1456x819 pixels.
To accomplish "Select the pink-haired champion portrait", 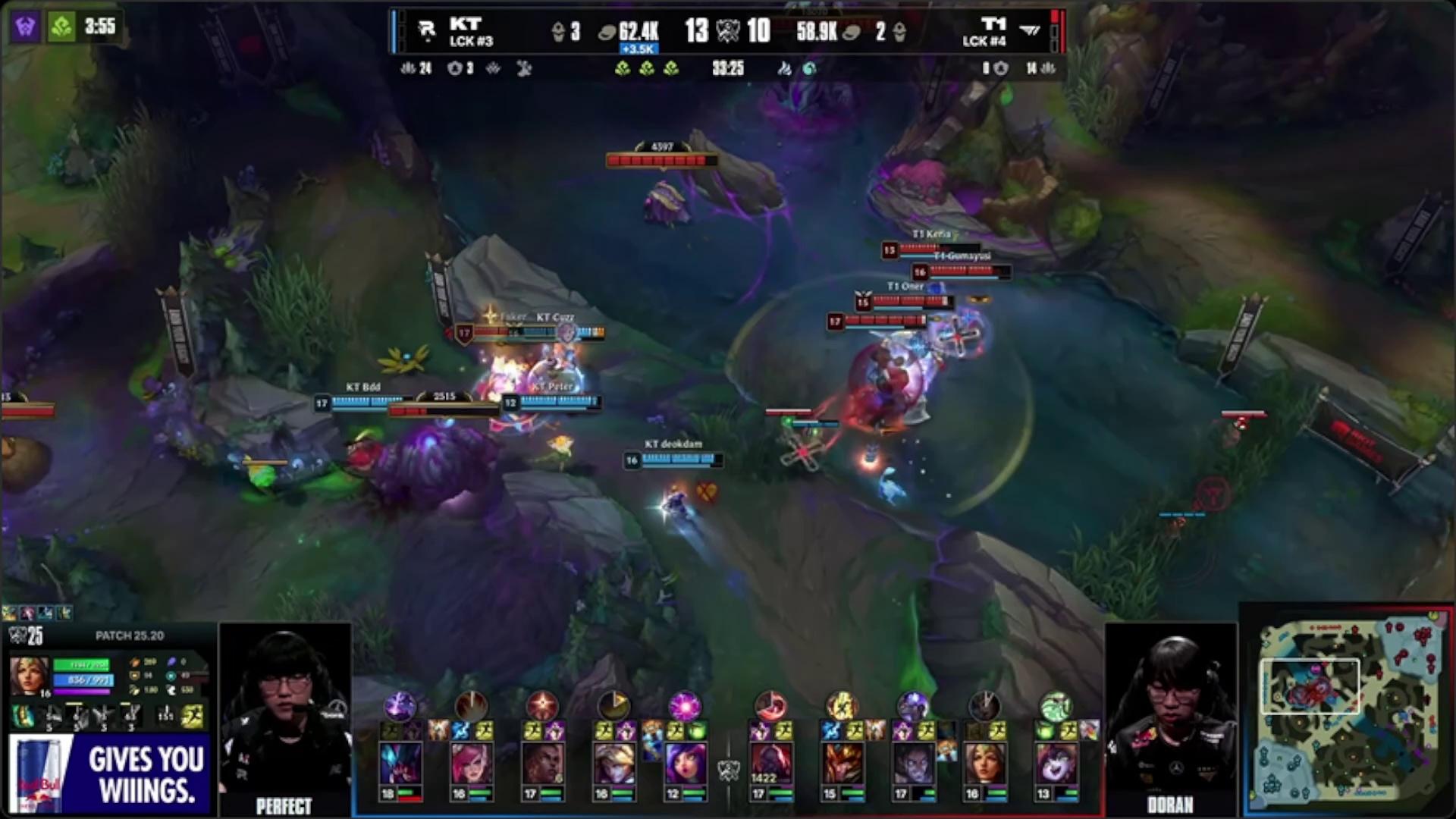I will point(471,764).
